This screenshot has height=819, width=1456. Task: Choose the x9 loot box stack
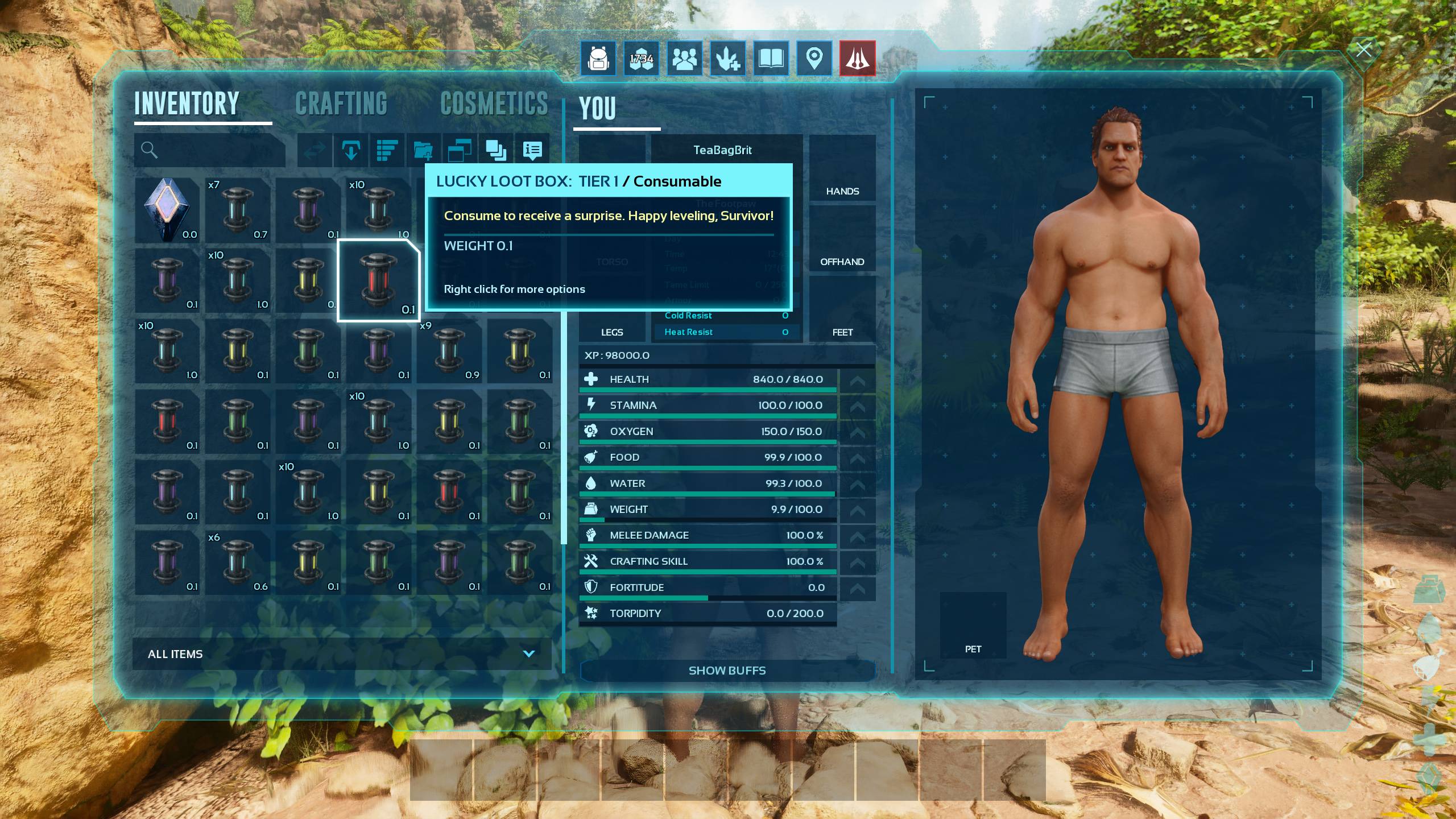449,351
